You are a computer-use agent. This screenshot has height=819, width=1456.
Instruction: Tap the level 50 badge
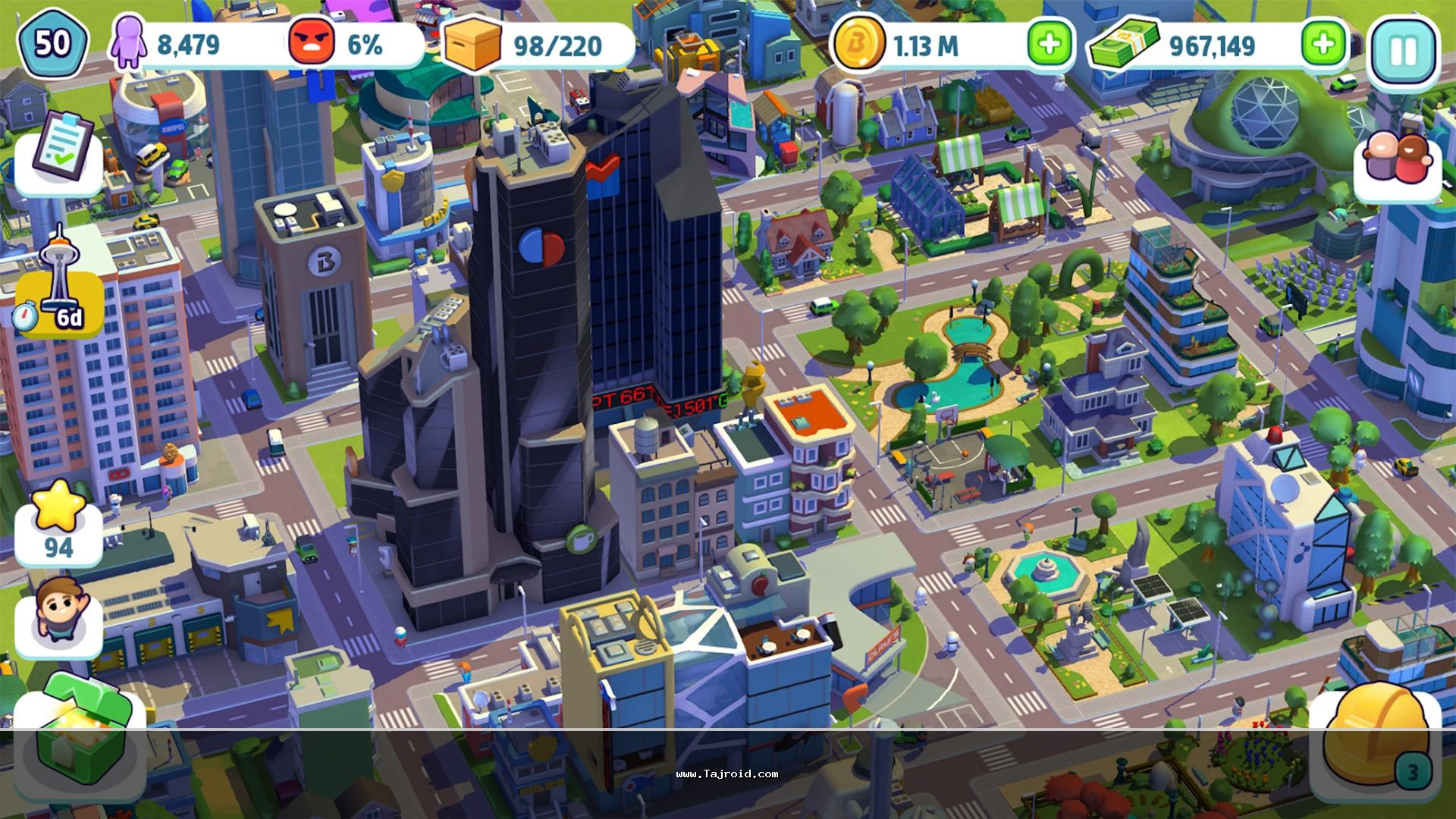[52, 44]
